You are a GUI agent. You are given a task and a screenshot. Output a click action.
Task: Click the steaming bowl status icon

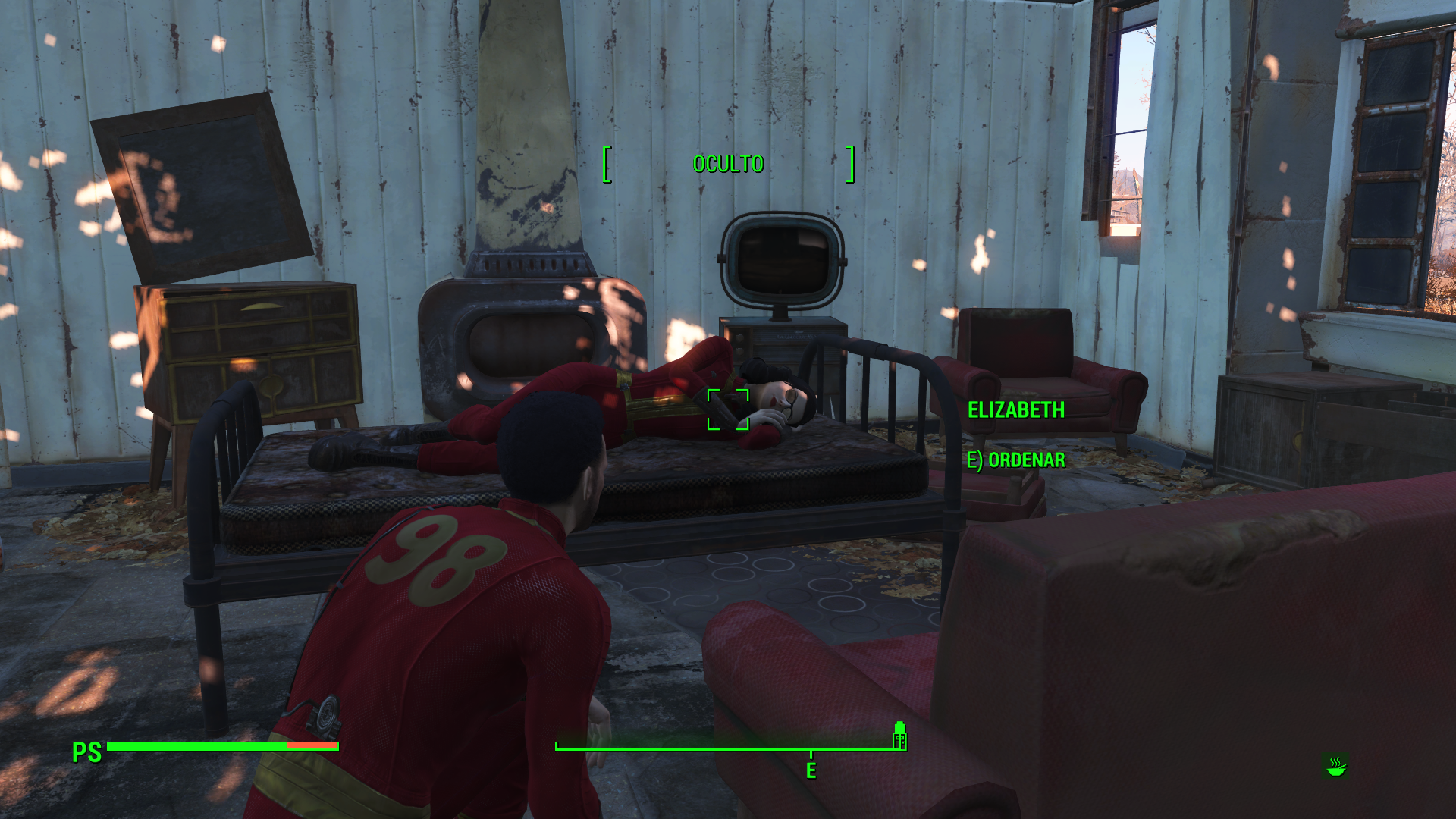pos(1335,766)
